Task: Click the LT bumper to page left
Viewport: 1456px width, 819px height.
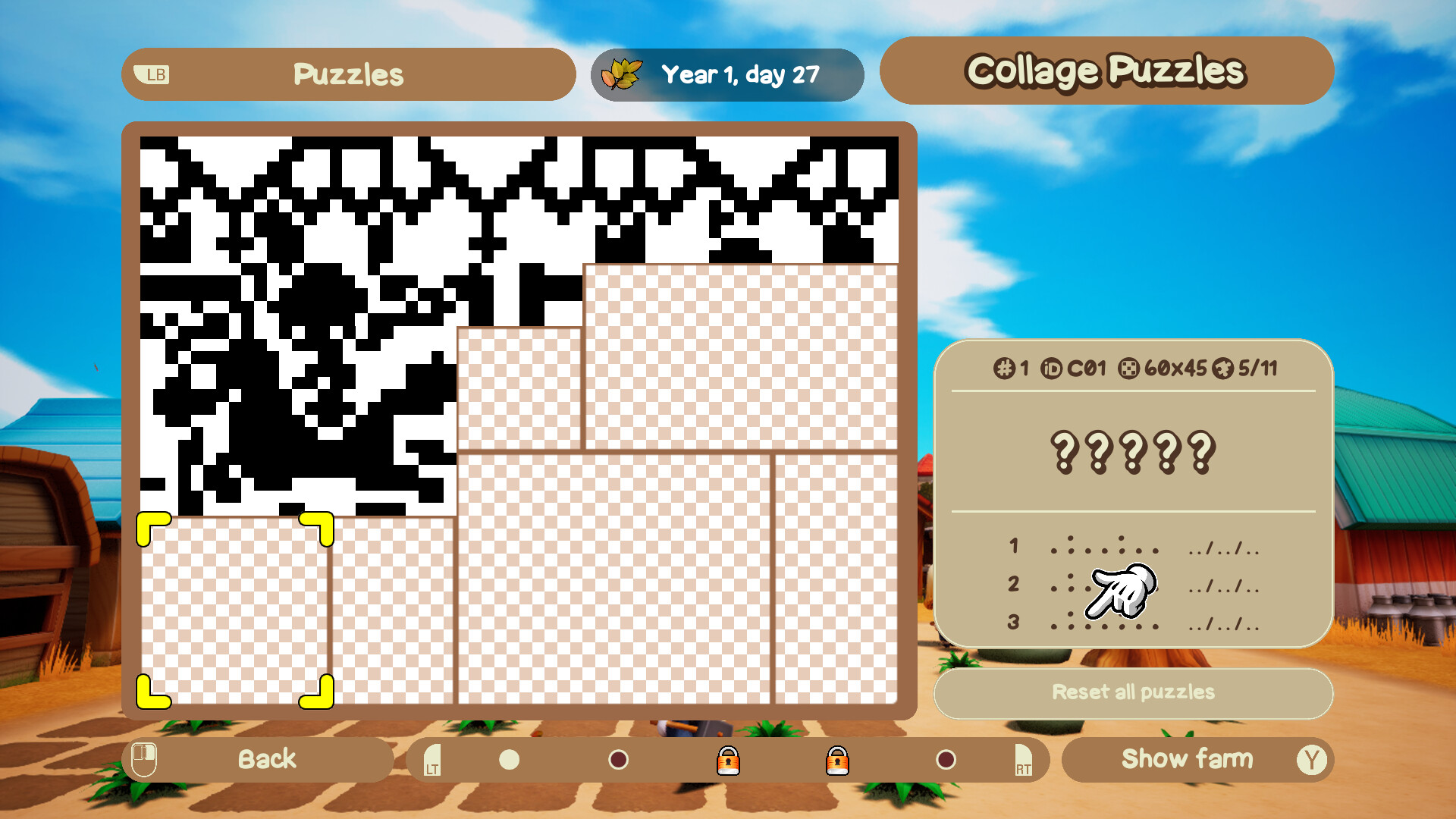Action: (433, 761)
